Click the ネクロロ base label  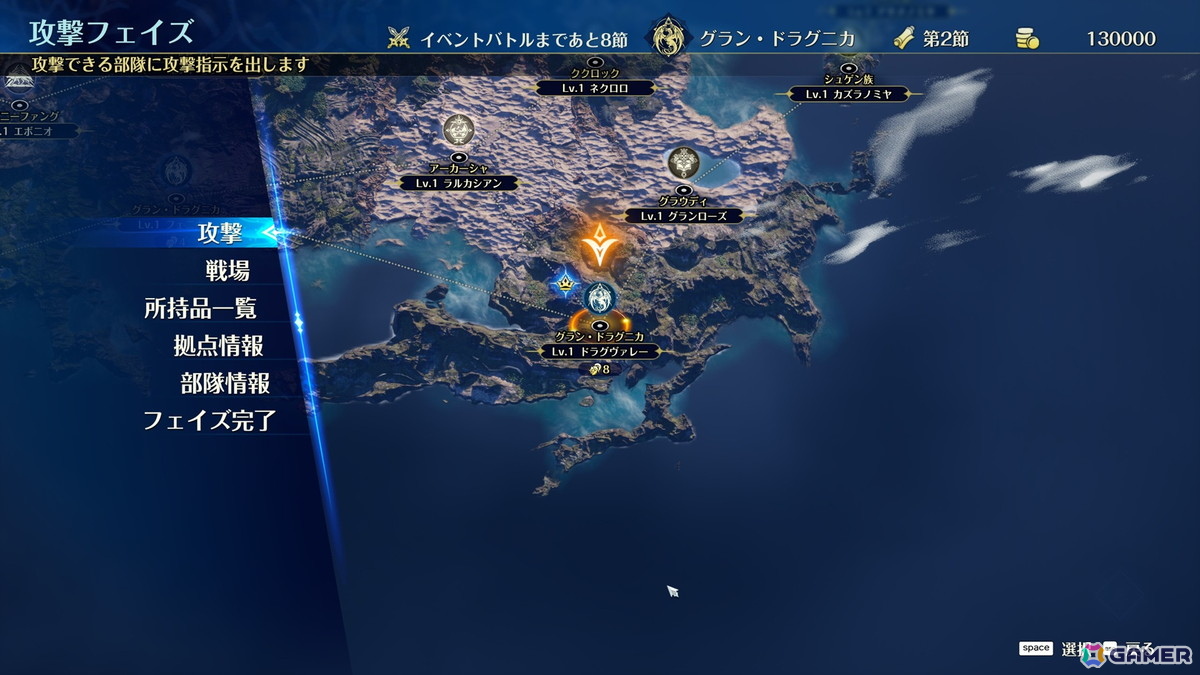pyautogui.click(x=595, y=88)
